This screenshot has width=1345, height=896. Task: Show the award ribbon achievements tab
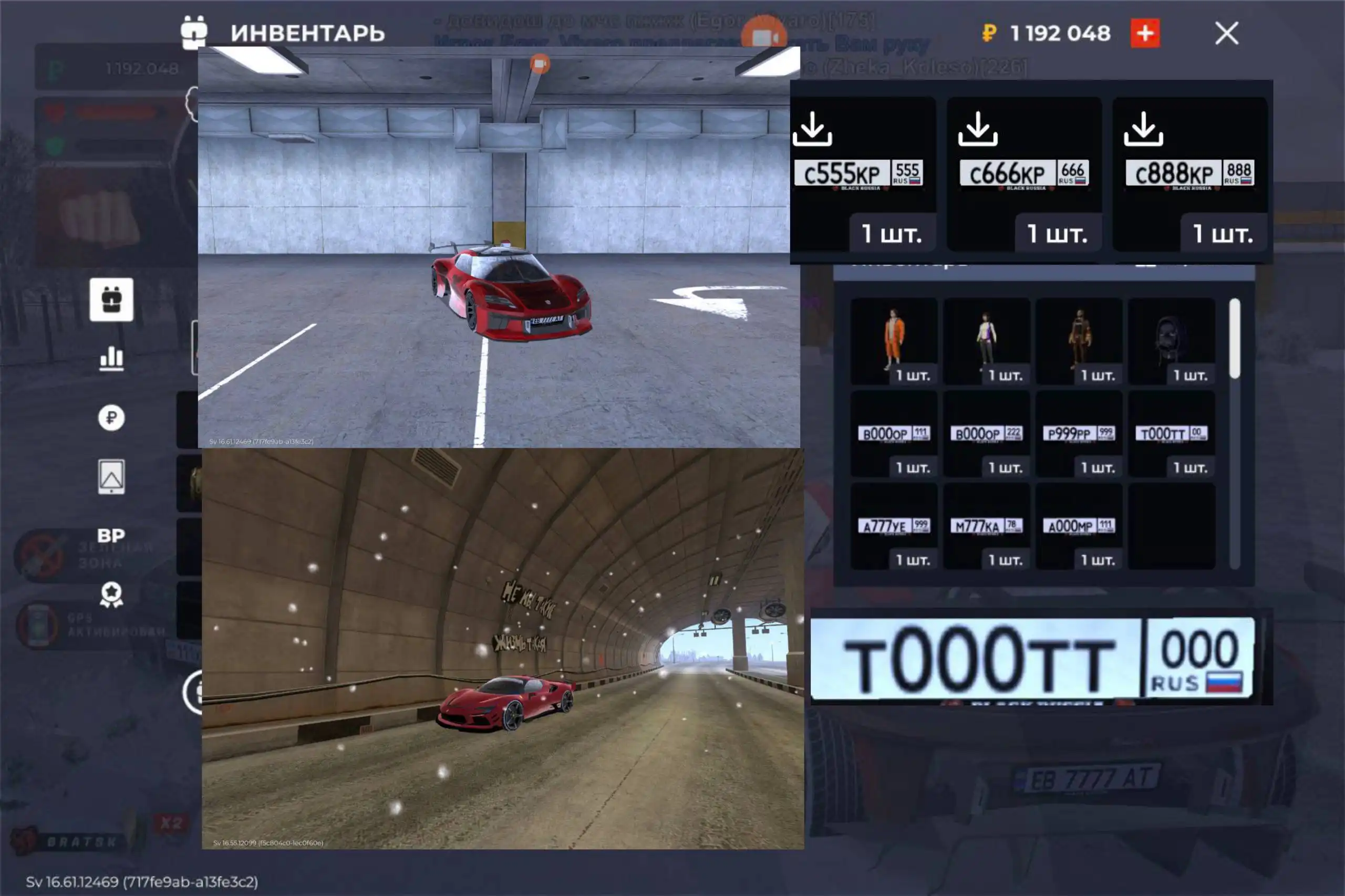pyautogui.click(x=111, y=595)
